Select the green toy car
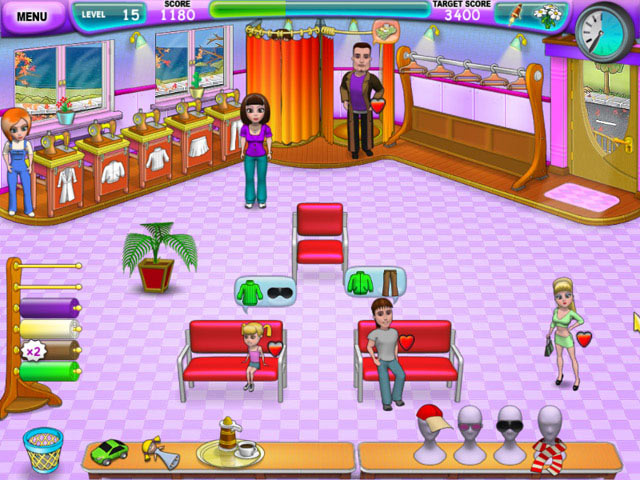 (x=109, y=451)
